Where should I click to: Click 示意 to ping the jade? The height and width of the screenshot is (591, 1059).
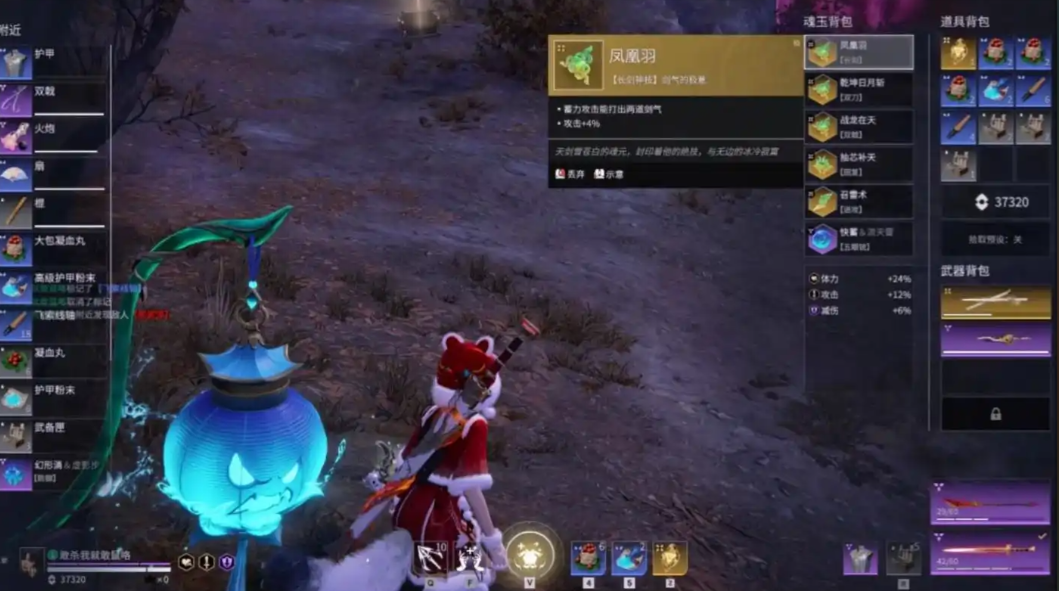tap(608, 174)
